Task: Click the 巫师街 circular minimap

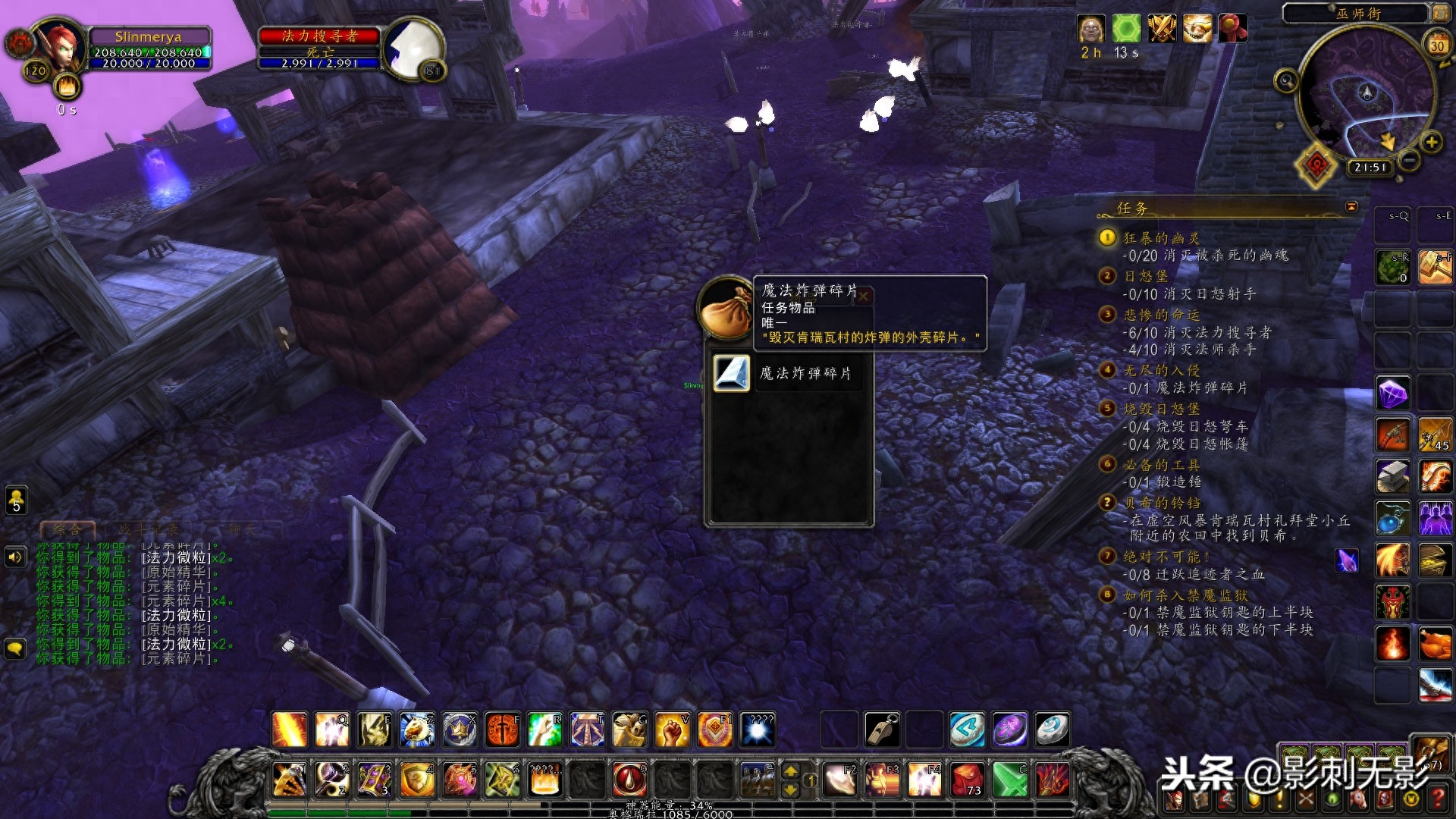Action: (1365, 95)
